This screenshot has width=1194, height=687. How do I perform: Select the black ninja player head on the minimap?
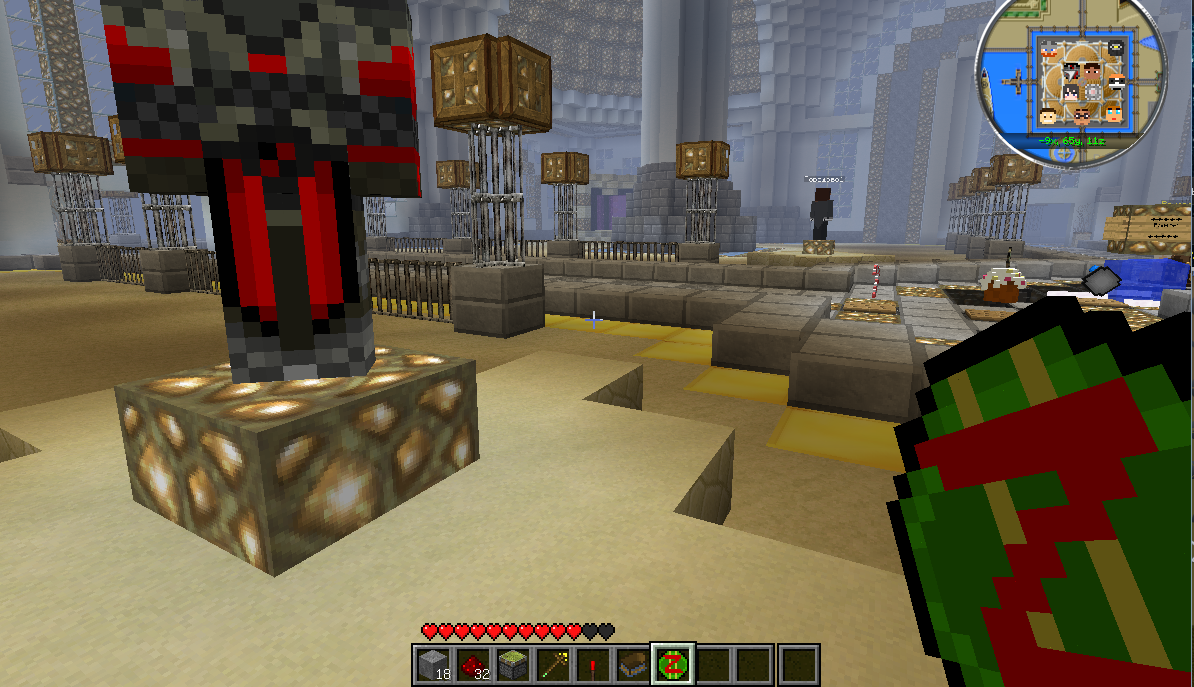[1116, 47]
